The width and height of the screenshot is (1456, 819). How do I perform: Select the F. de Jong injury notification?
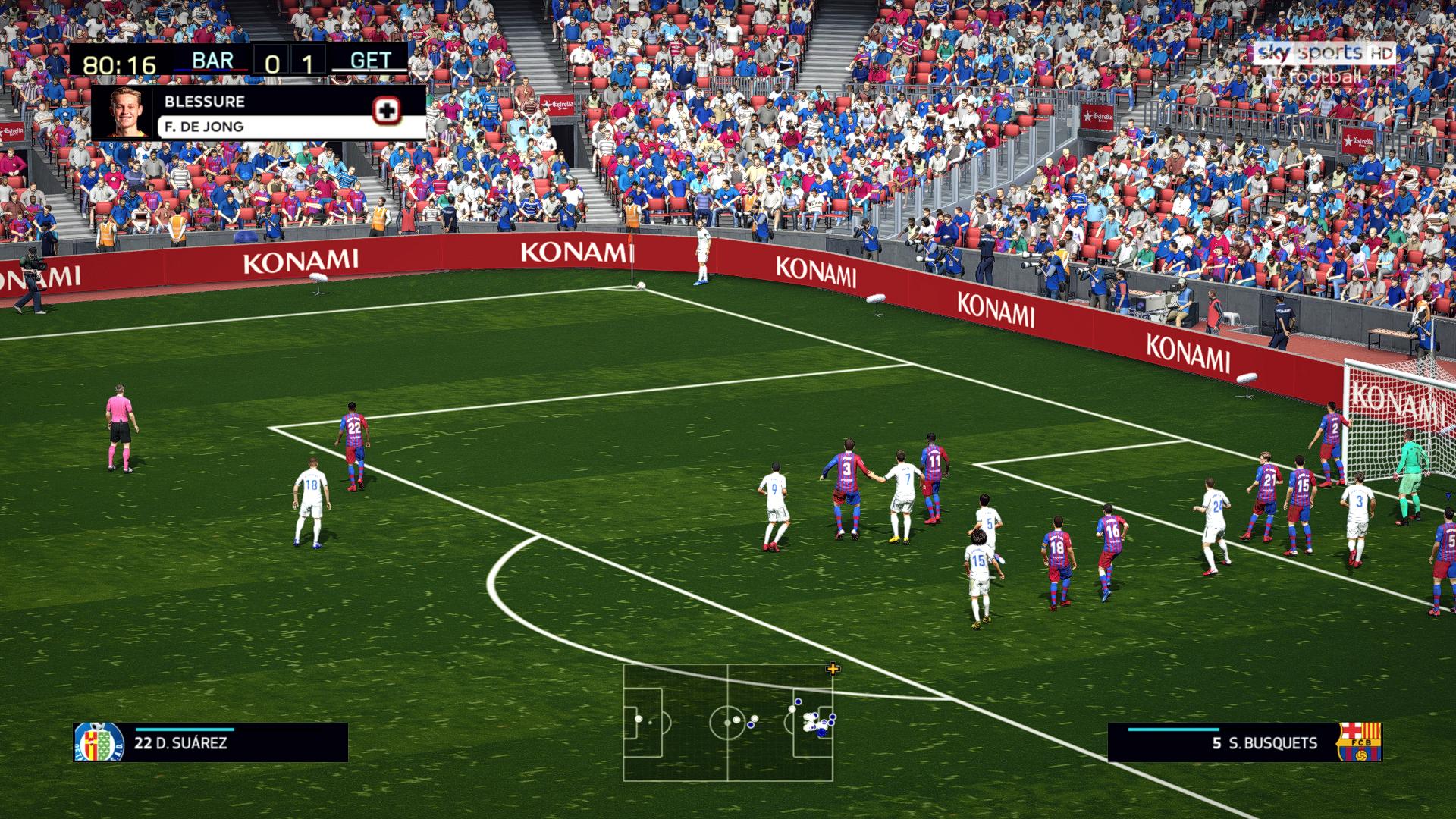pyautogui.click(x=258, y=112)
